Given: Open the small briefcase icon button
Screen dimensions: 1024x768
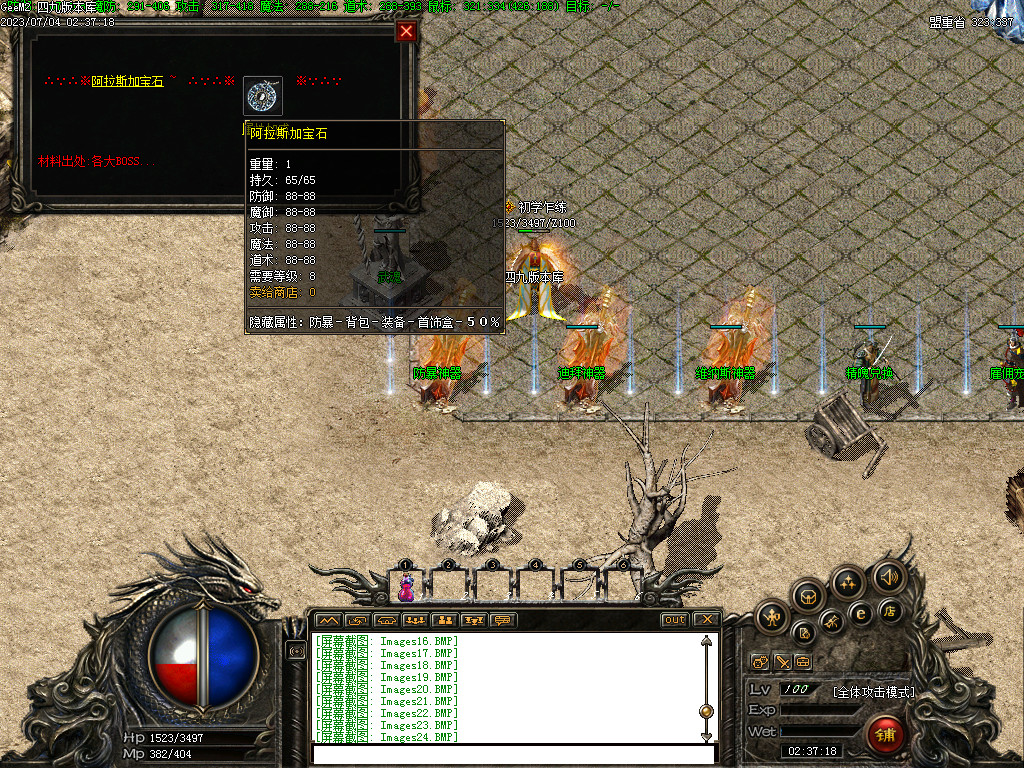Looking at the screenshot, I should (802, 662).
